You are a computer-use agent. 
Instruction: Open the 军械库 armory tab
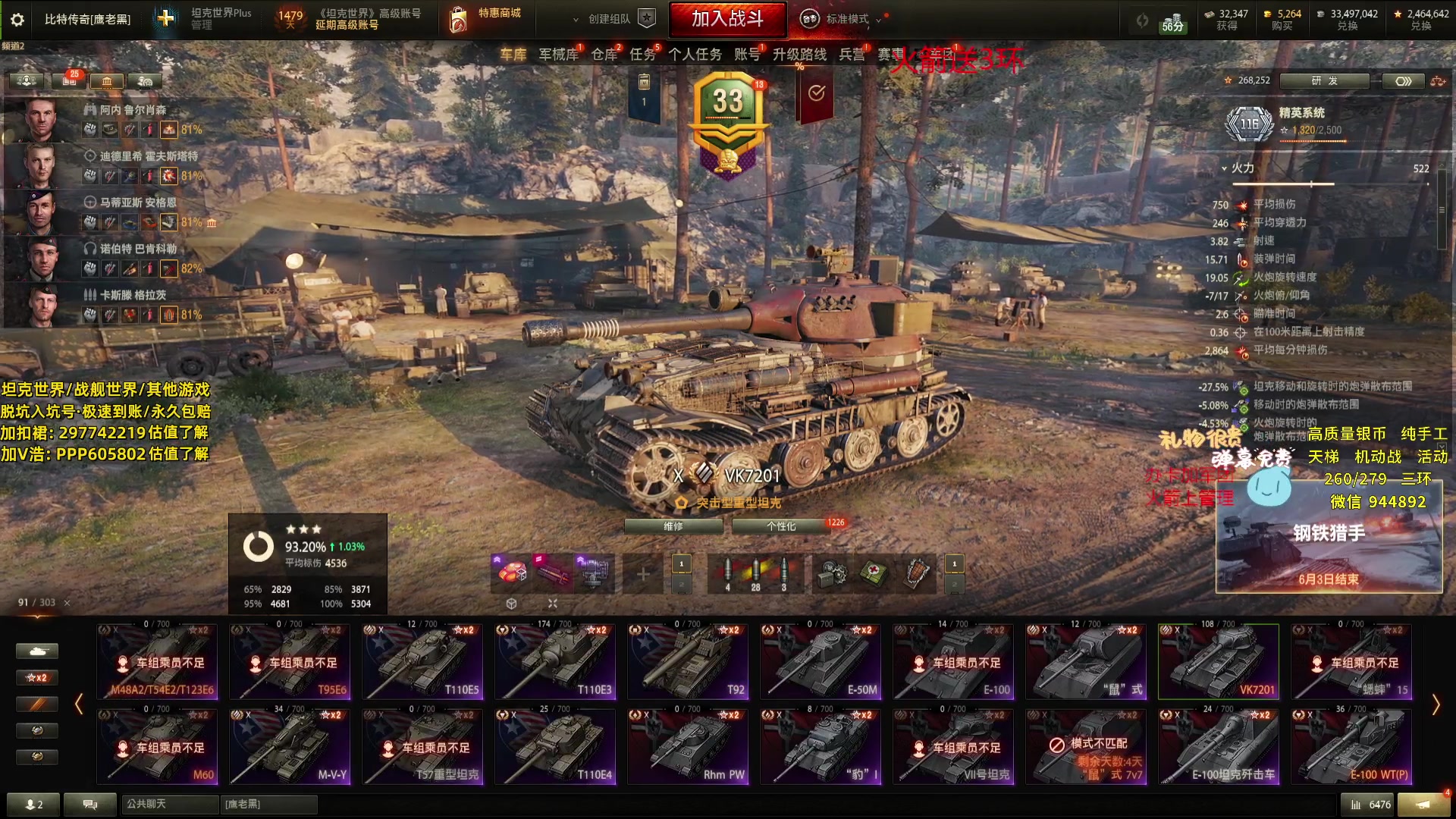pos(558,55)
